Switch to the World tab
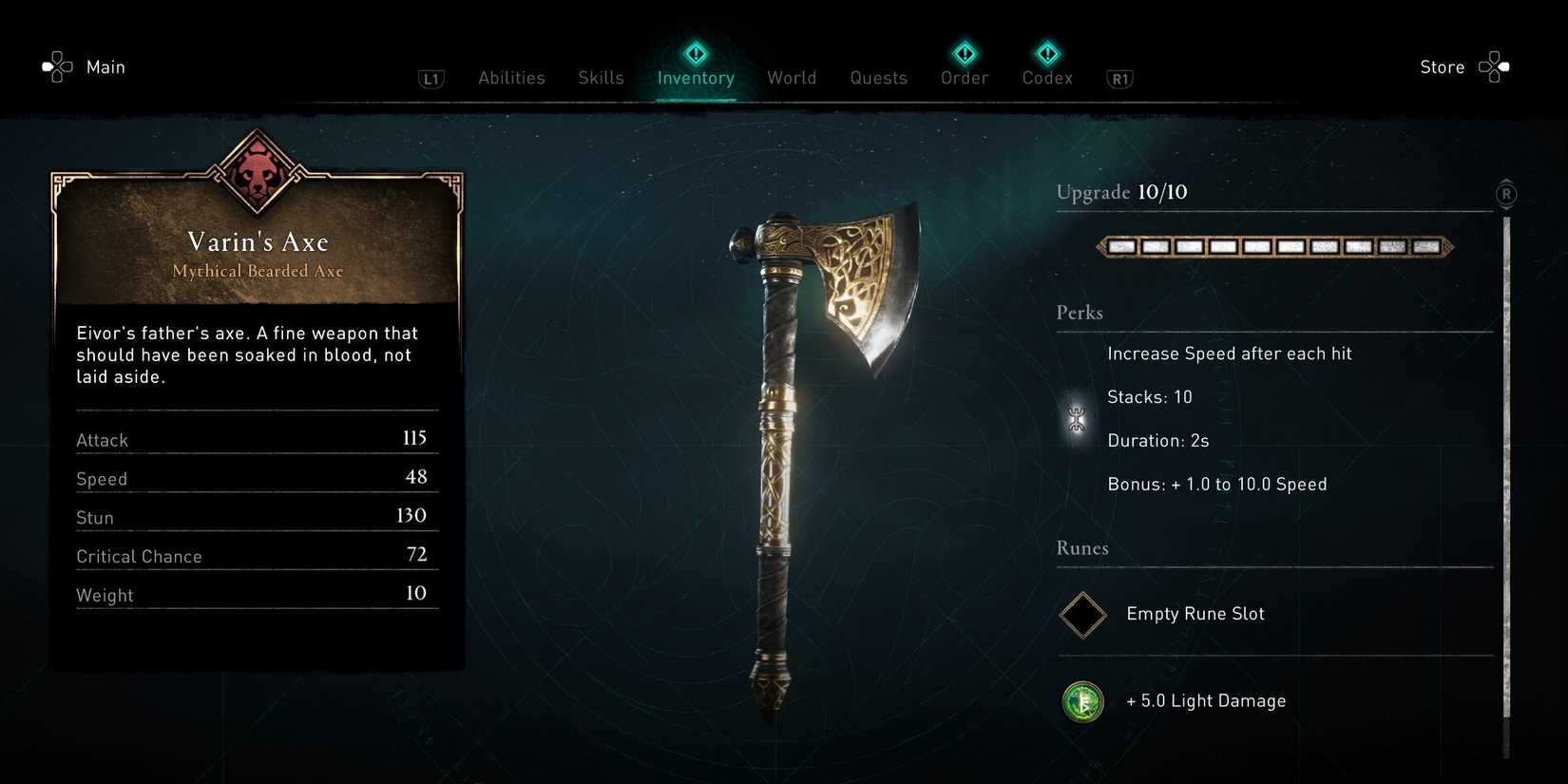This screenshot has width=1568, height=784. (x=792, y=78)
